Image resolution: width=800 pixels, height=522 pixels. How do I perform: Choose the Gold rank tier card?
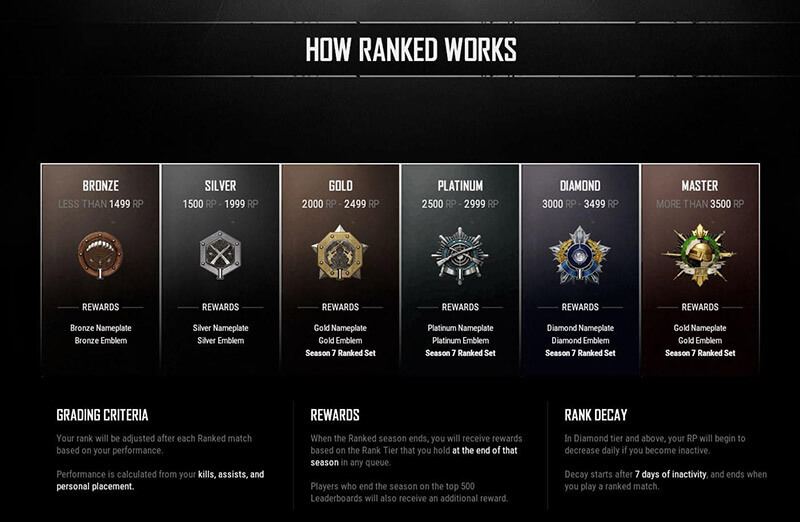pos(340,270)
